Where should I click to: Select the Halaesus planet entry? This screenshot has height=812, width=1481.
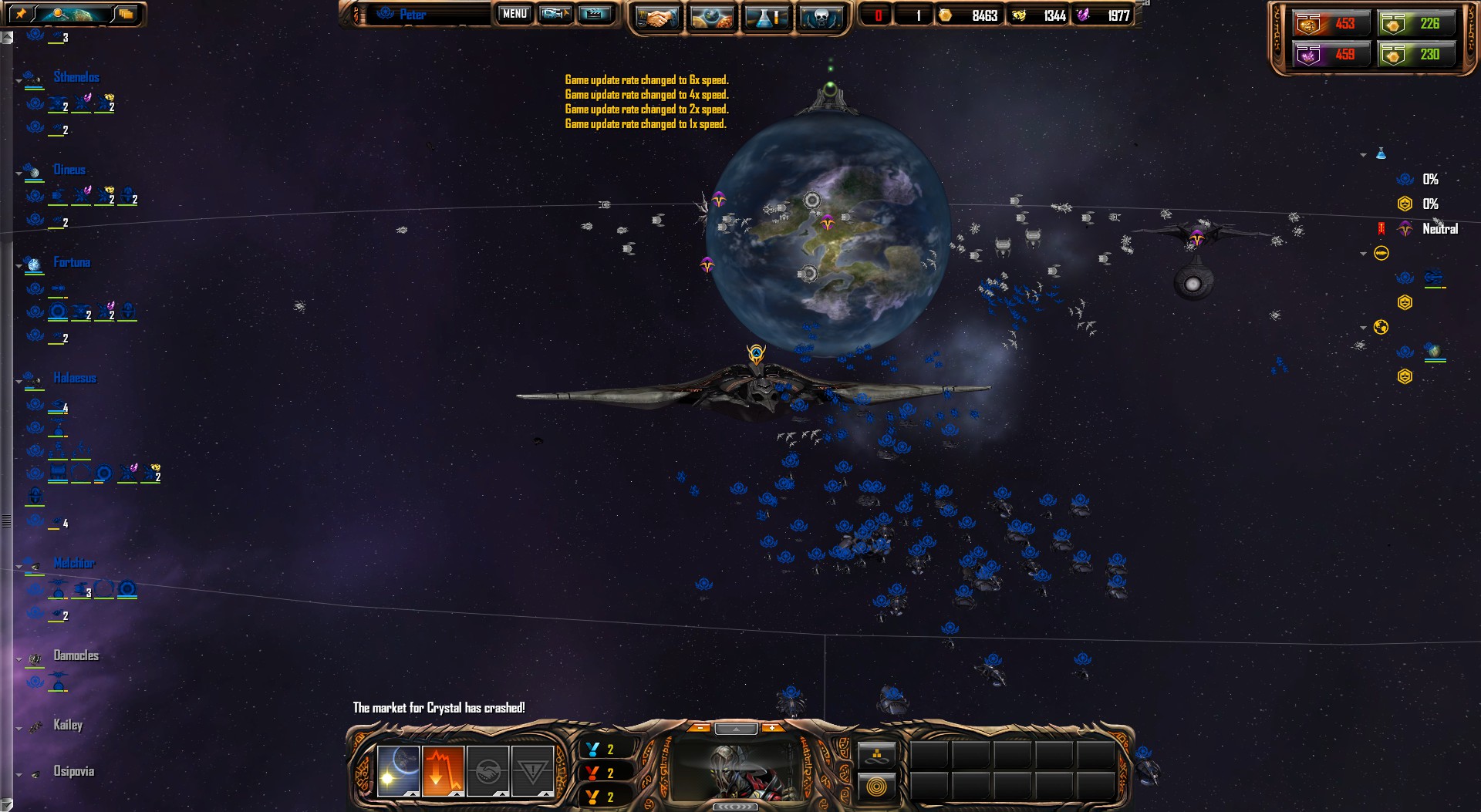click(75, 378)
